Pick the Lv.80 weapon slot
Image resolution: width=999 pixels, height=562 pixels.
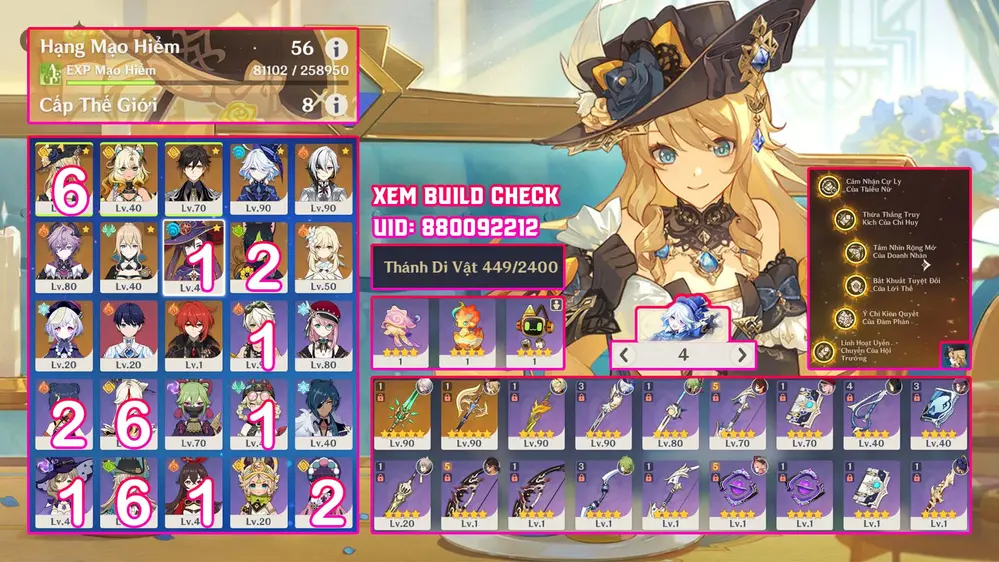(x=669, y=413)
